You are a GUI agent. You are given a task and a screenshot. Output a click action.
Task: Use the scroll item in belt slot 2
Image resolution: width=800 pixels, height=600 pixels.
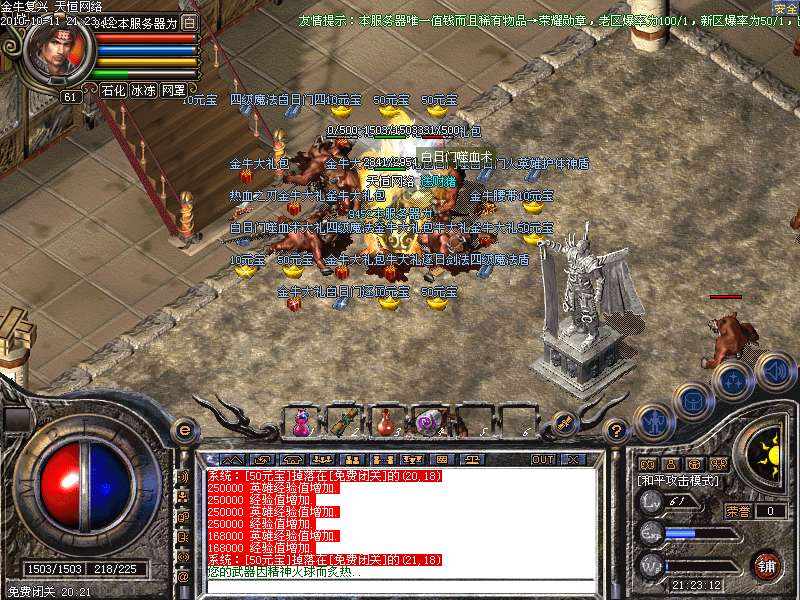click(346, 422)
